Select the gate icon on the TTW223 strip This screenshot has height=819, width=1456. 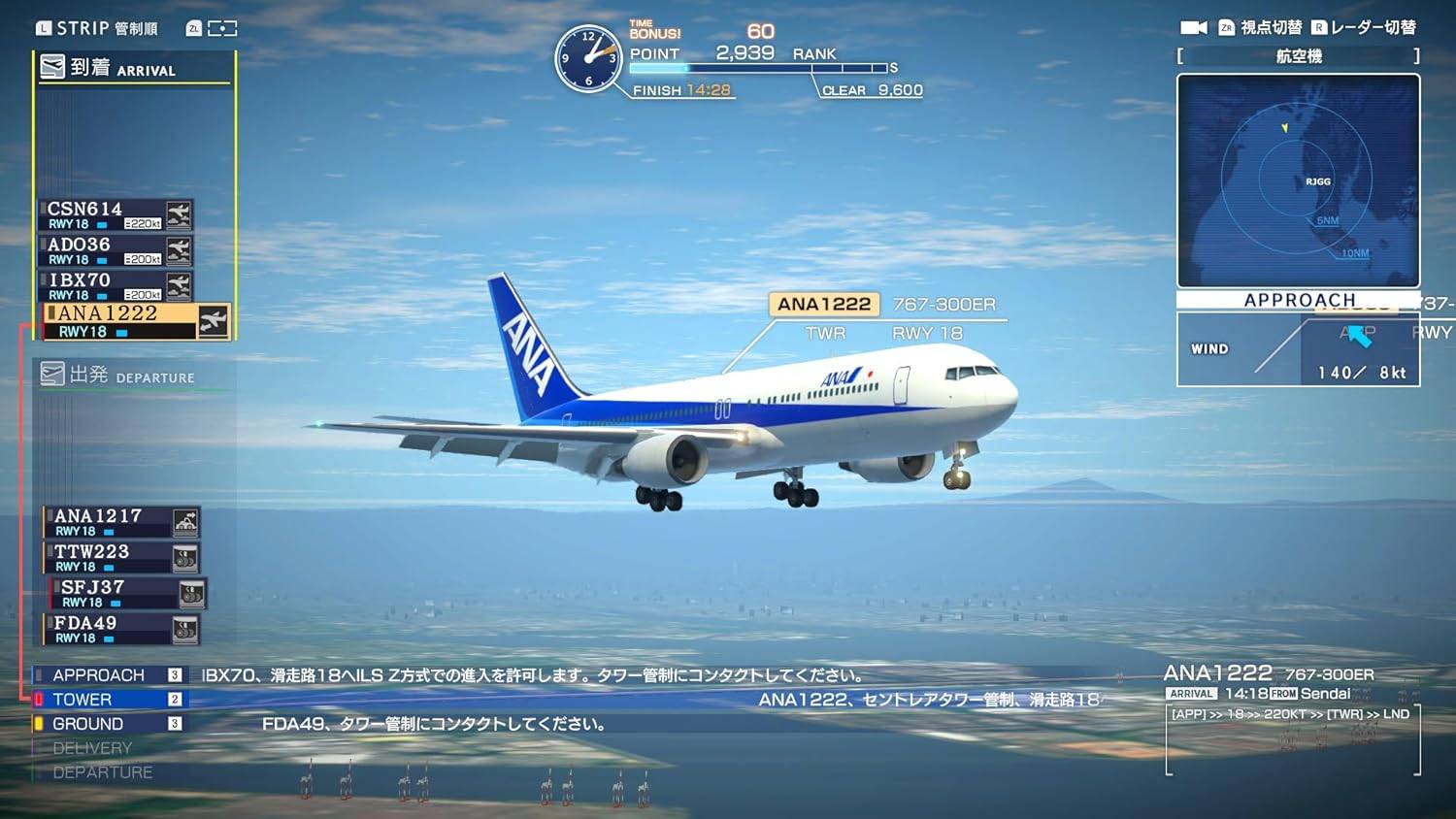pos(184,556)
